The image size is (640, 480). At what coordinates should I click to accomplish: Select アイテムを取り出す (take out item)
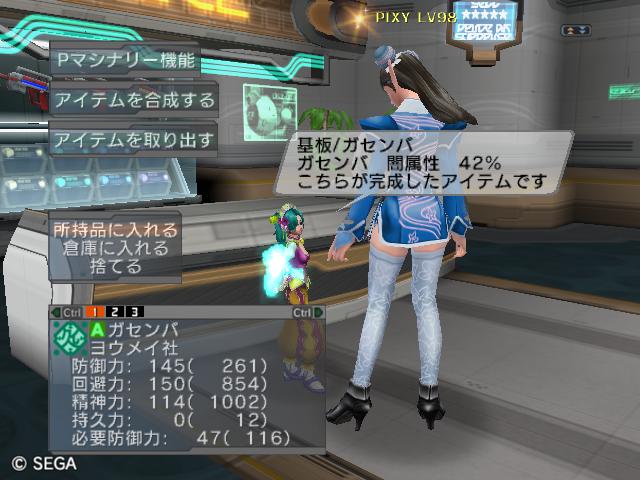134,139
